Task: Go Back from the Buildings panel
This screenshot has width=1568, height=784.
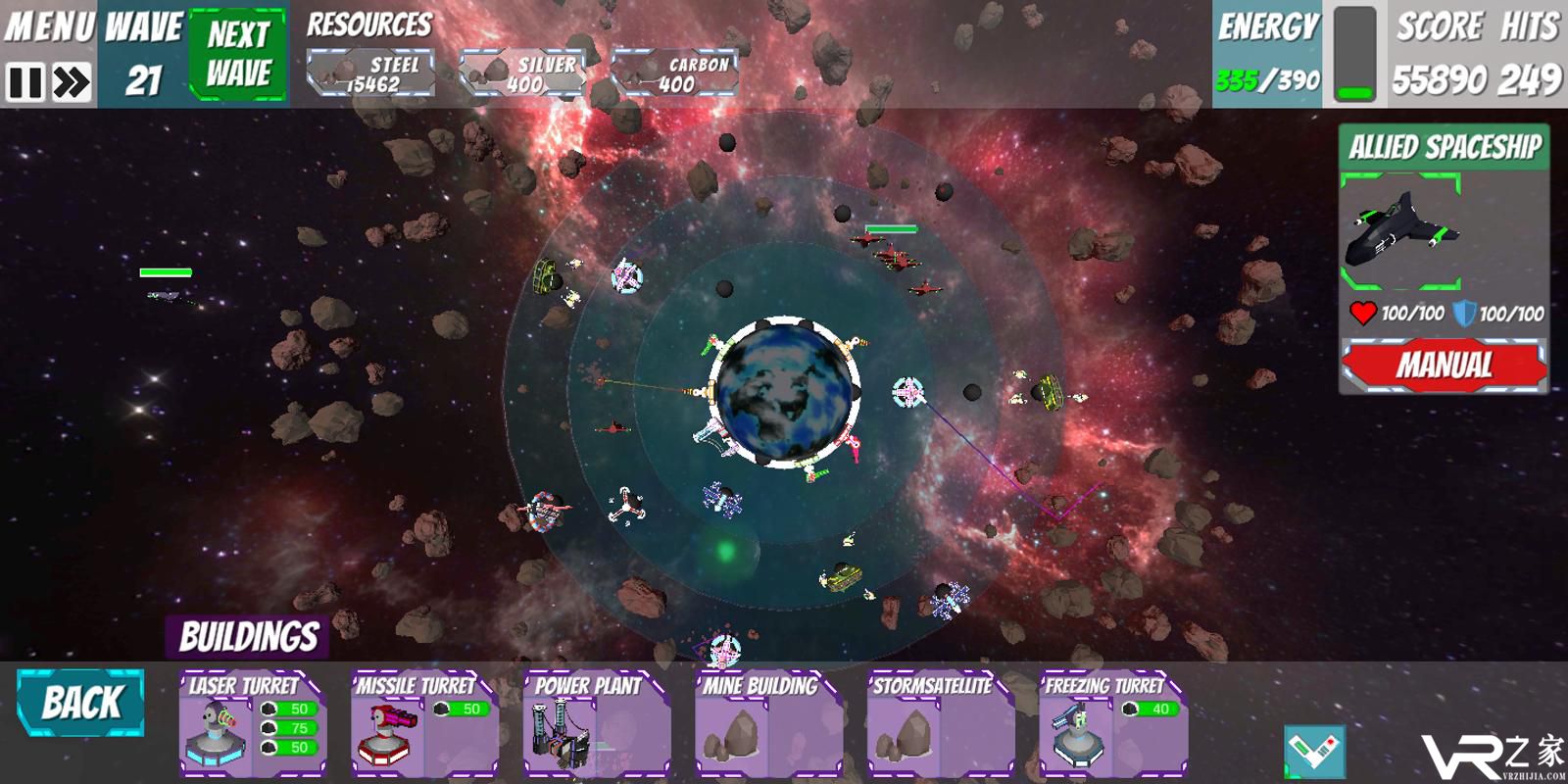Action: point(80,703)
